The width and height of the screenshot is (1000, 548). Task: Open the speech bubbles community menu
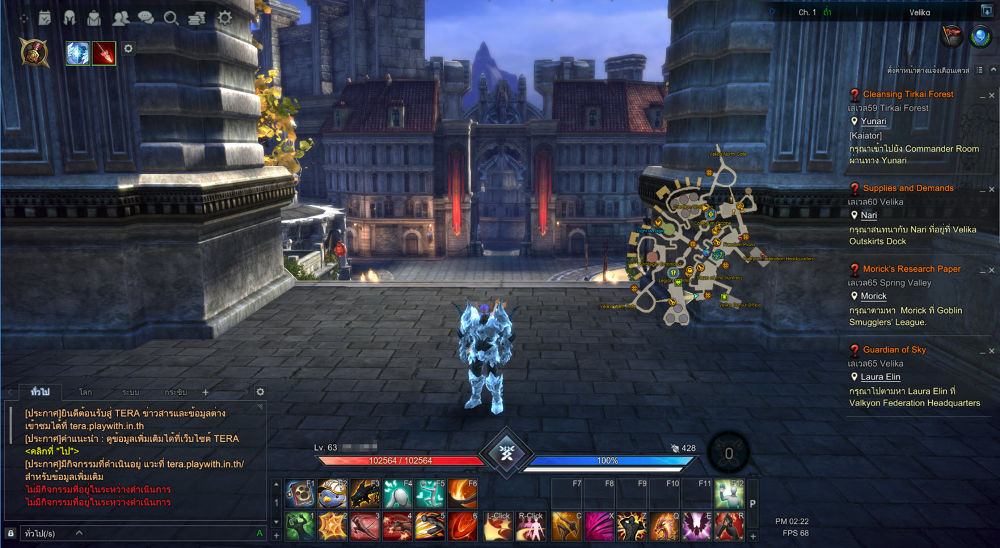[146, 17]
